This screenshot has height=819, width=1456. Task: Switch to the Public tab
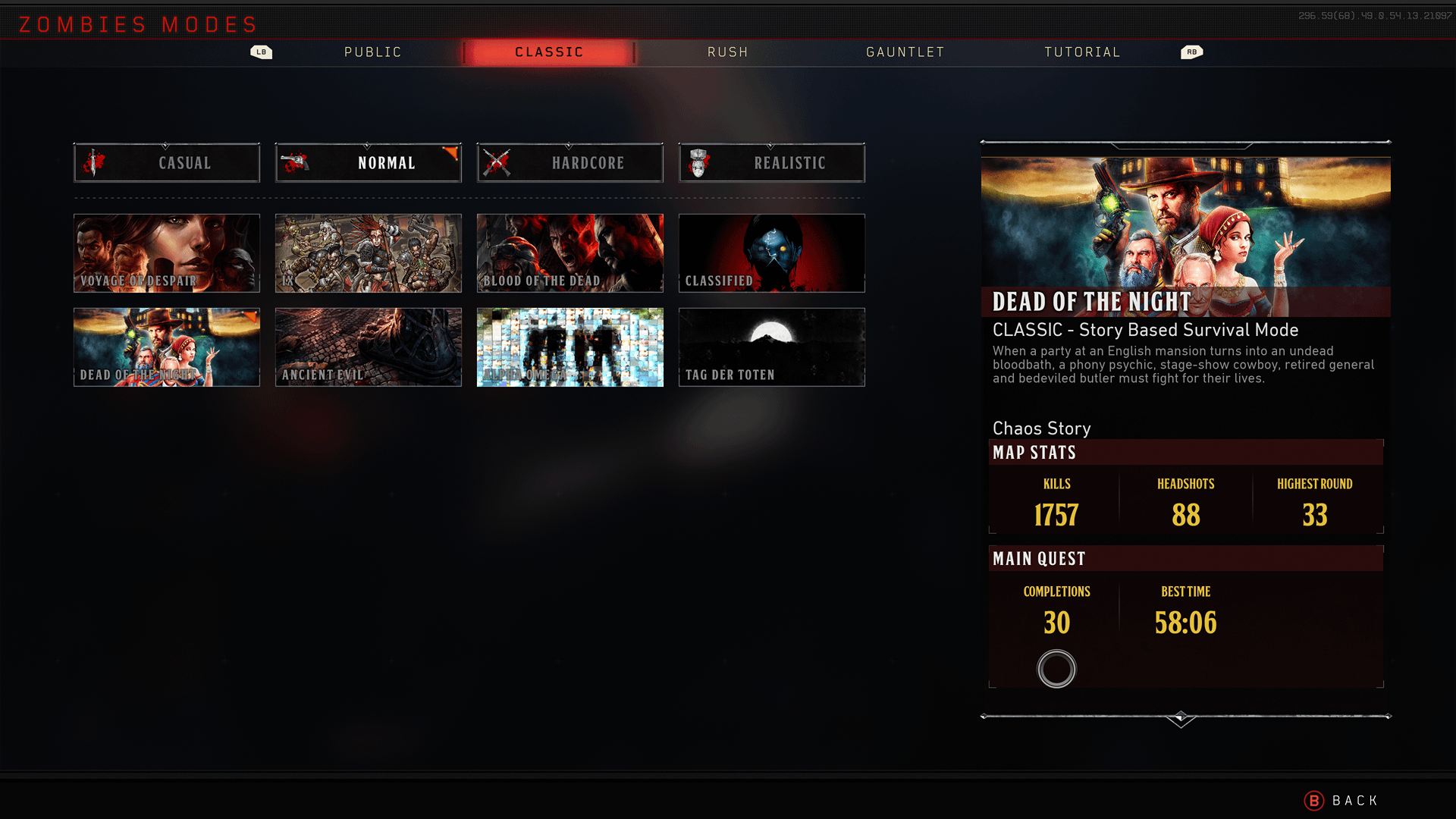372,52
